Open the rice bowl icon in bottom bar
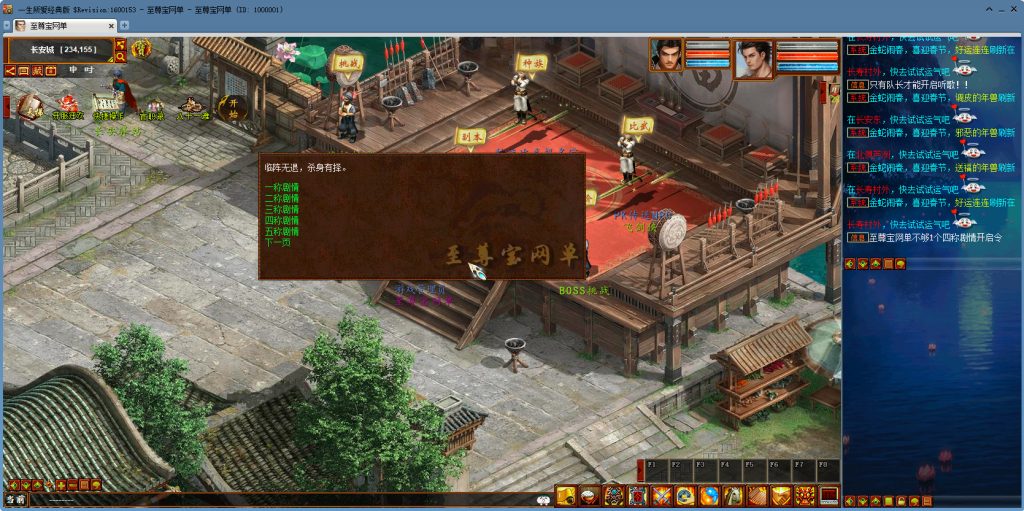 [x=590, y=496]
